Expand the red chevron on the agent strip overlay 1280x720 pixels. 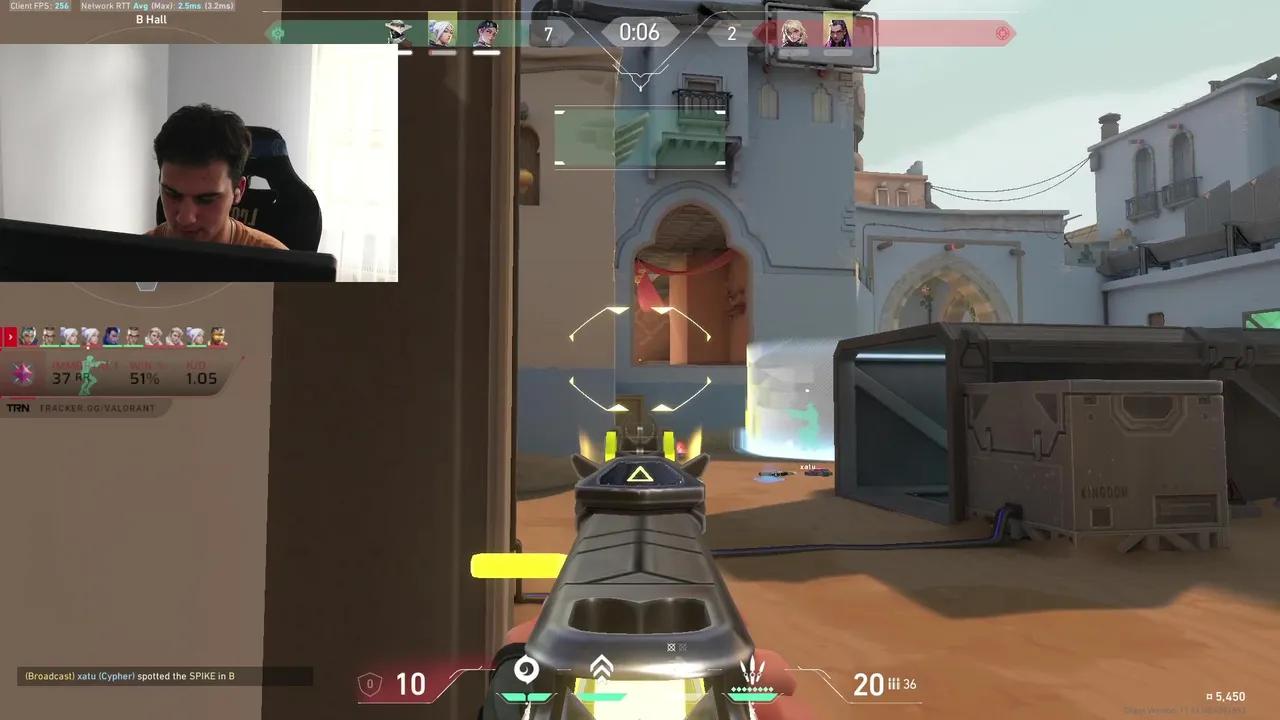coord(8,337)
